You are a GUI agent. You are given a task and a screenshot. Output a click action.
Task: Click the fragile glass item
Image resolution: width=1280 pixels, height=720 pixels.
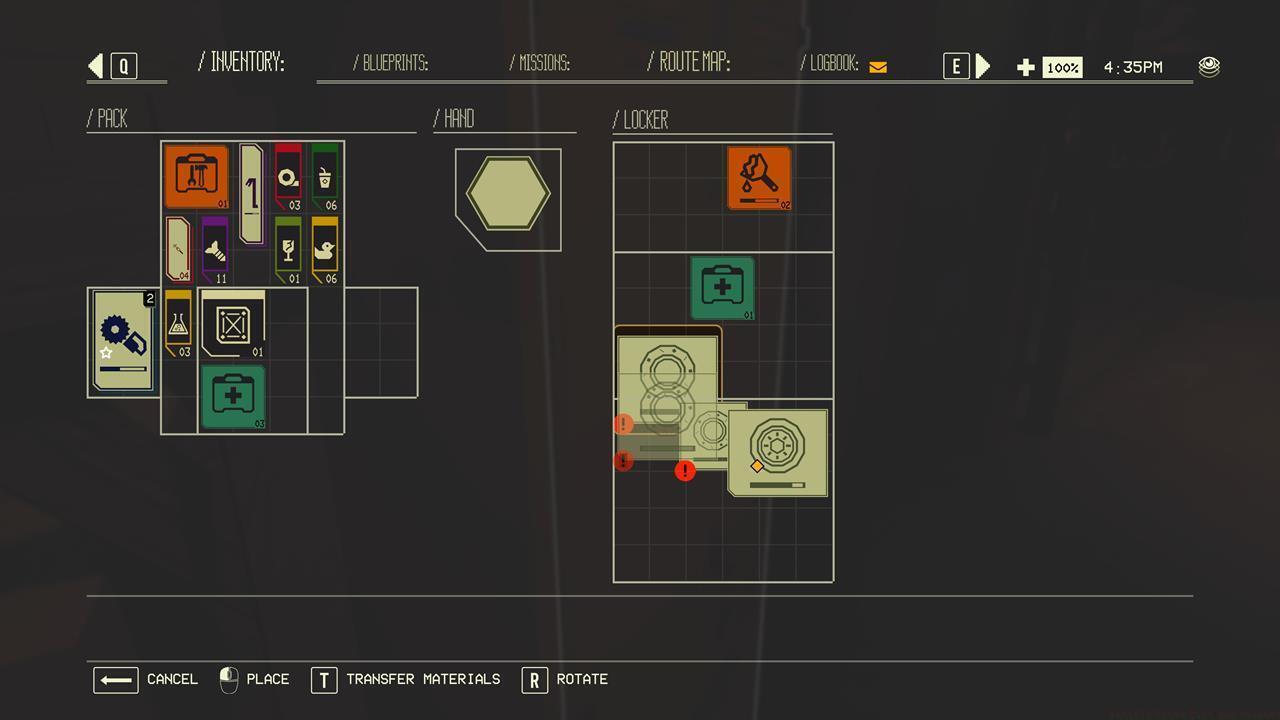(x=287, y=247)
